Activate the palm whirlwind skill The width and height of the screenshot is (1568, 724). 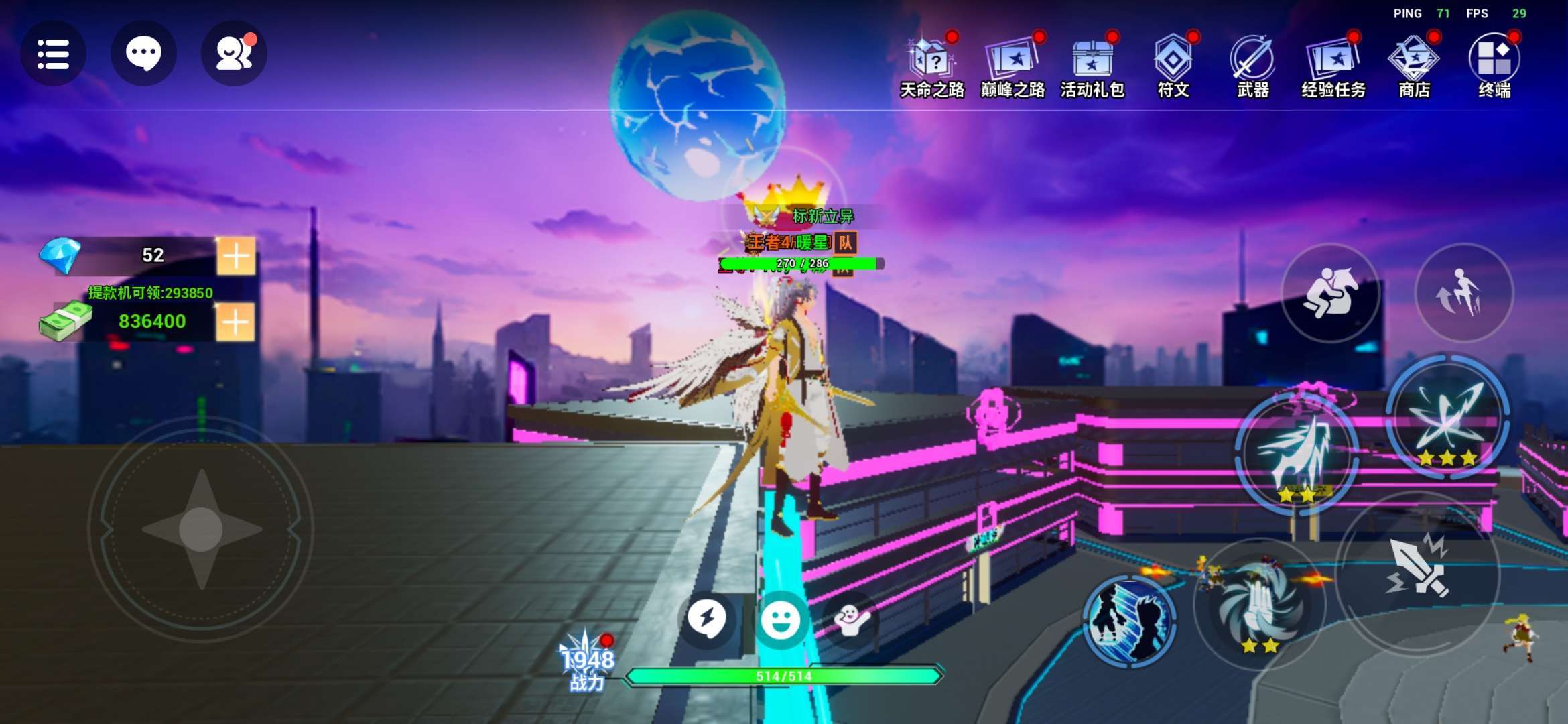pyautogui.click(x=1260, y=605)
